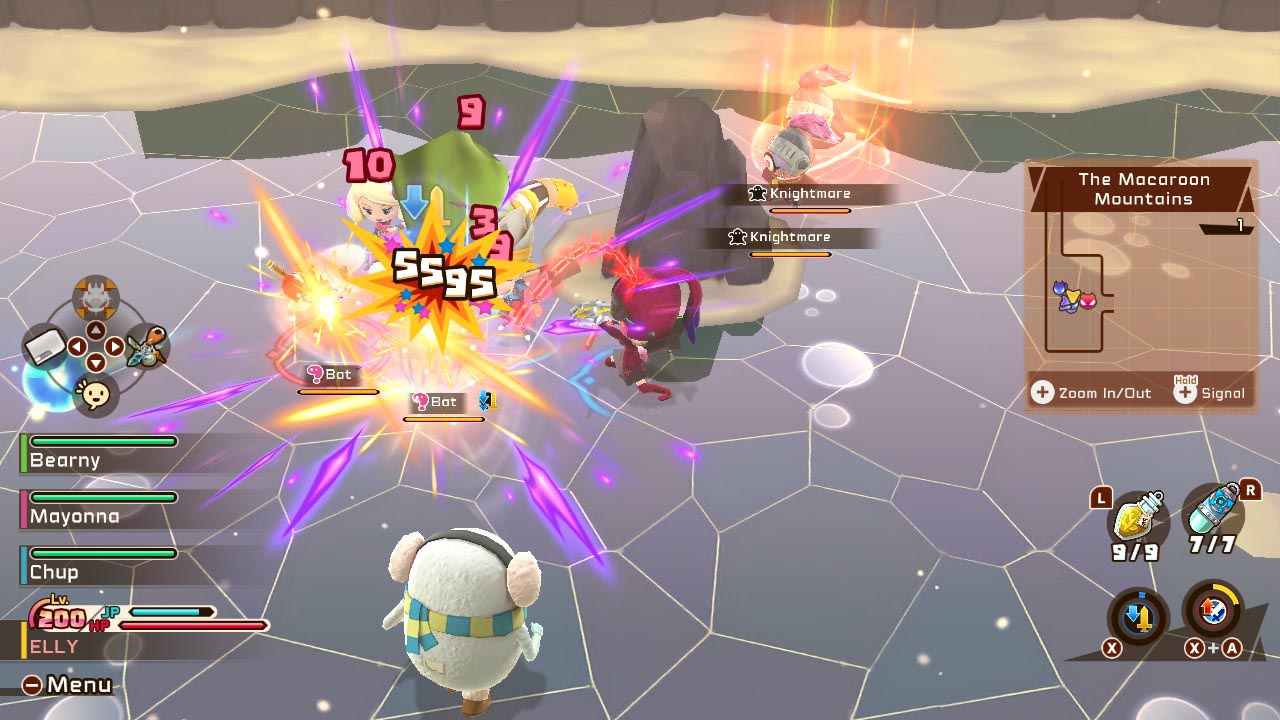Screen dimensions: 1280x720
Task: Expand the left arrow on the command wheel
Action: [77, 344]
